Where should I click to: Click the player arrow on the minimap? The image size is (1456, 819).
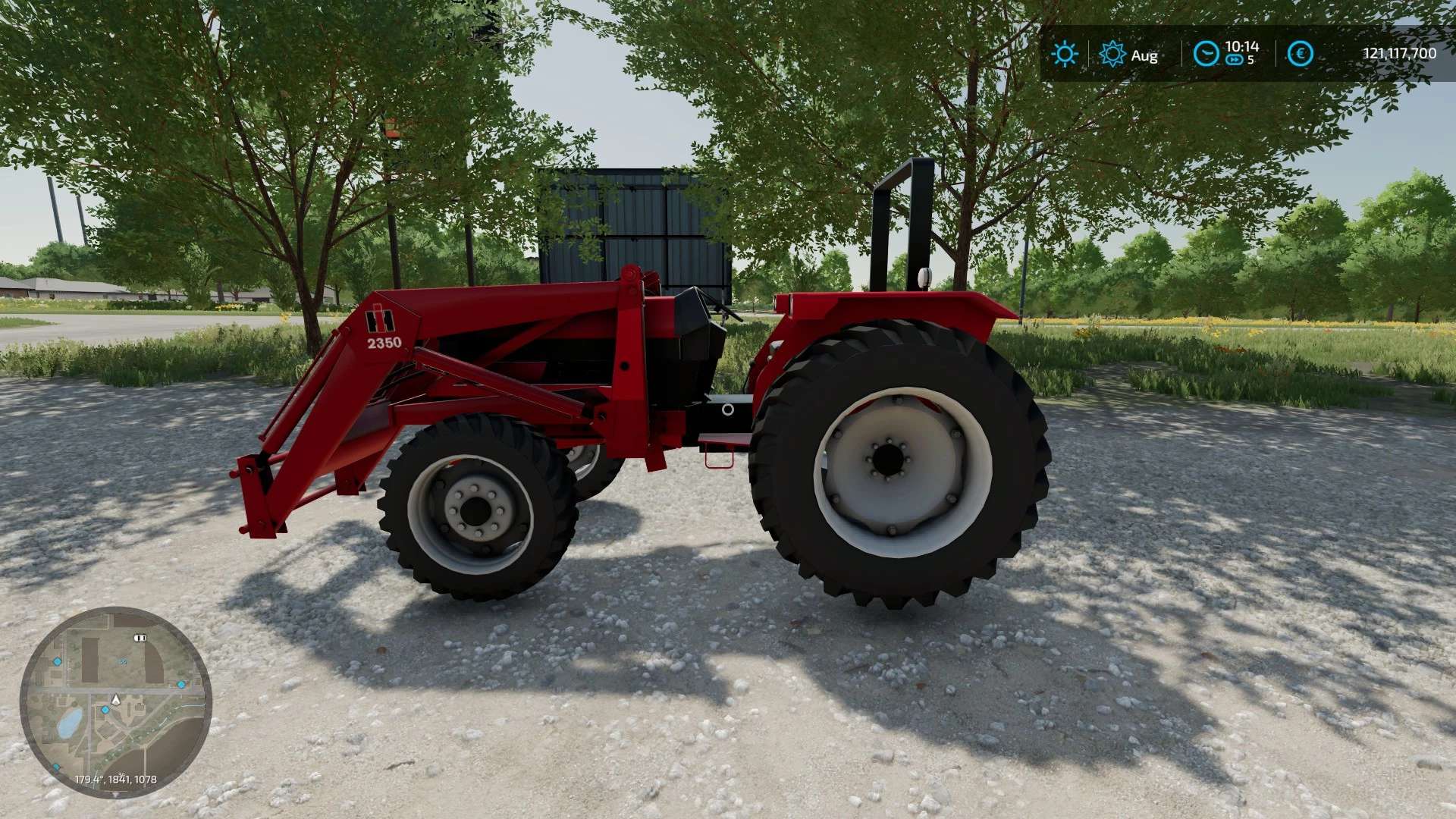point(116,699)
